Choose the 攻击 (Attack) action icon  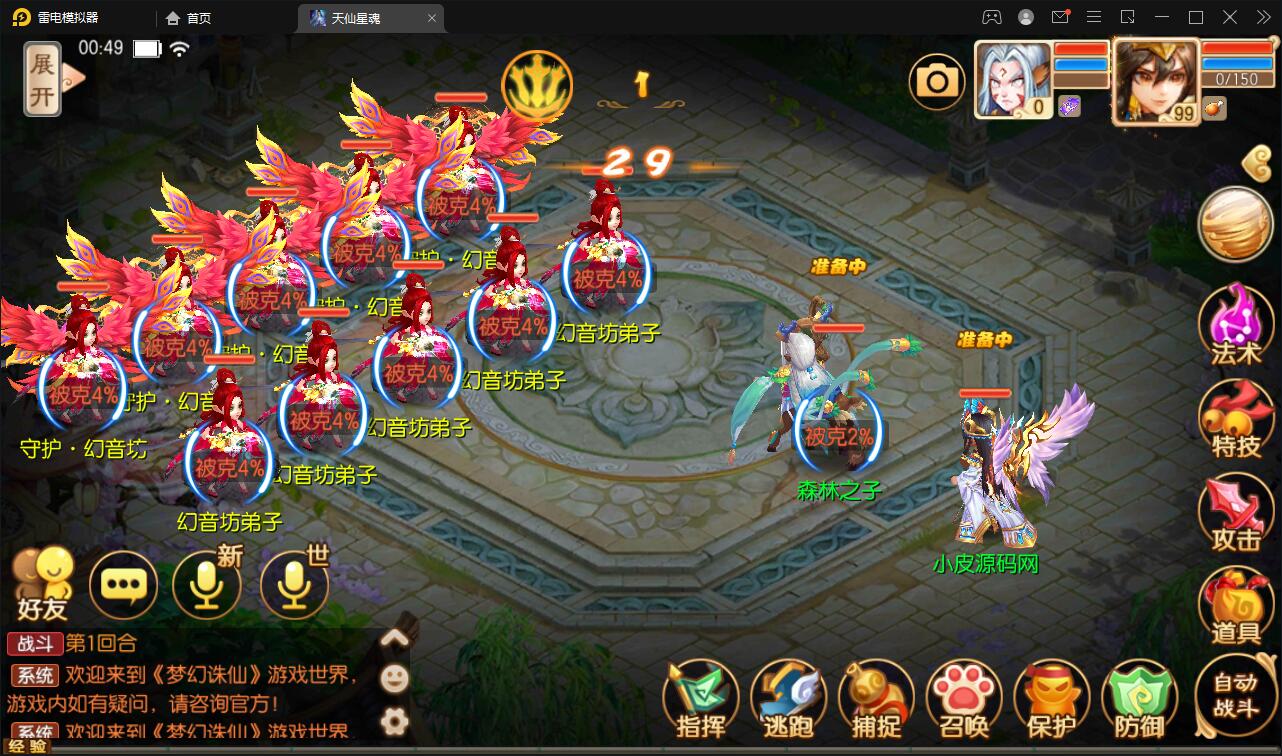pos(1236,512)
